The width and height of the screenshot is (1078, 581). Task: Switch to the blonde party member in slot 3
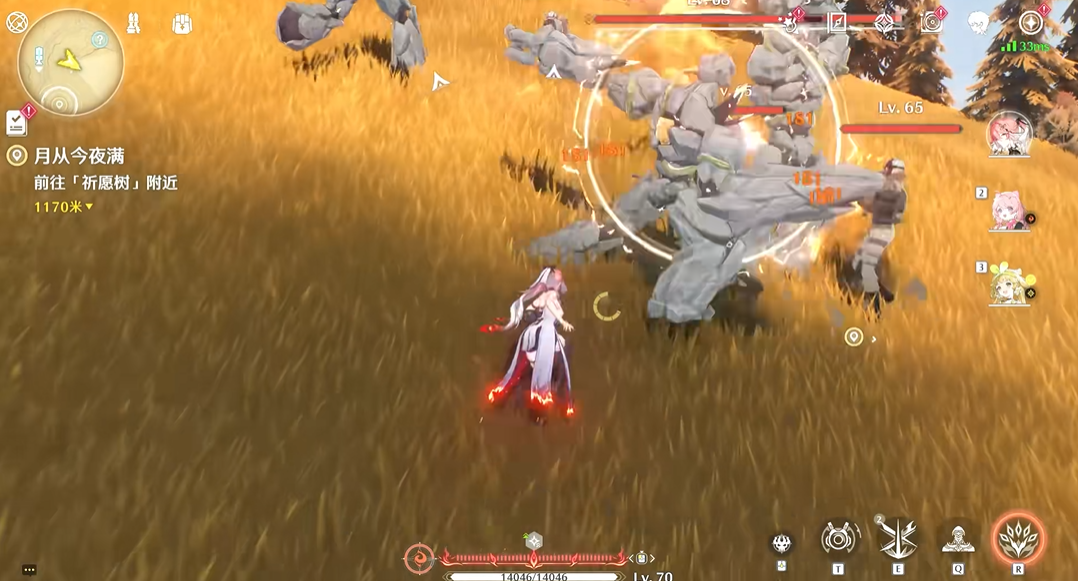[x=1008, y=285]
